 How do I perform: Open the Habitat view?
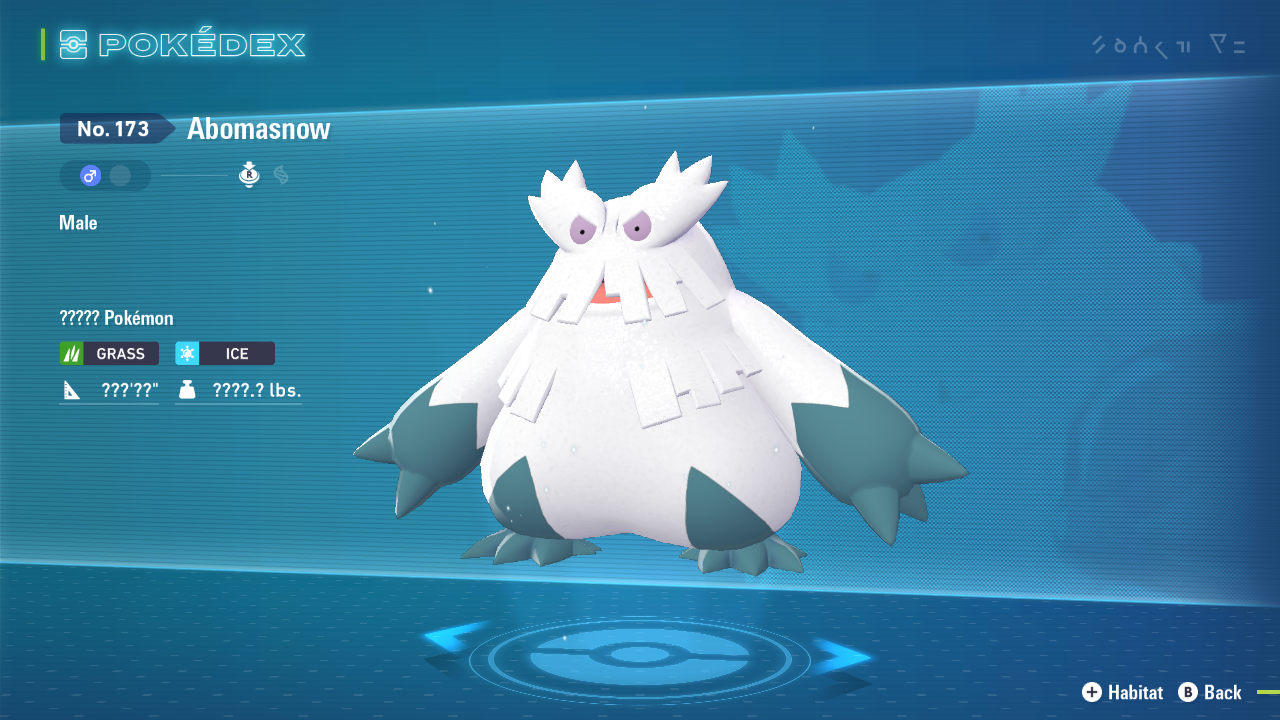click(x=1122, y=692)
